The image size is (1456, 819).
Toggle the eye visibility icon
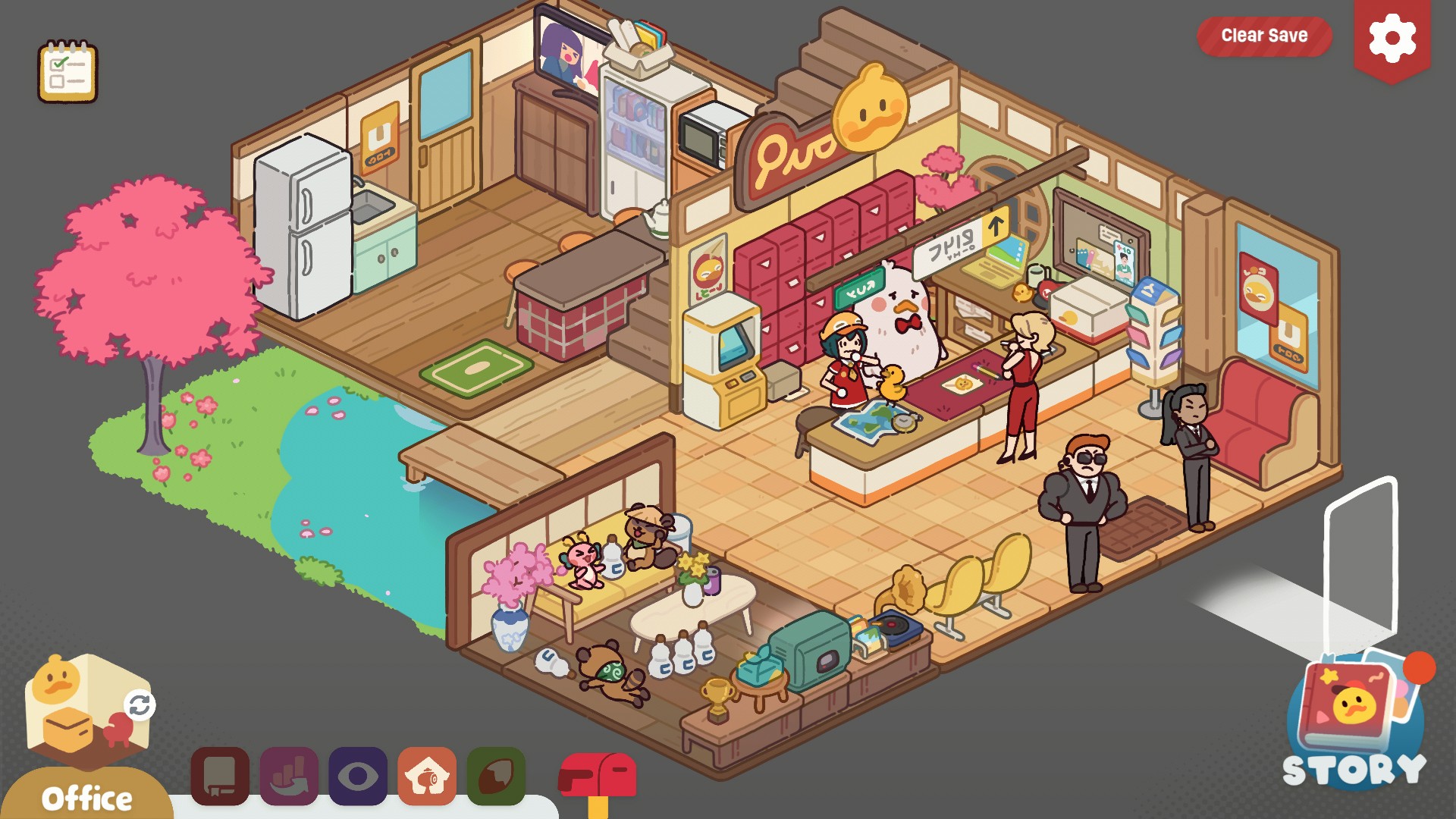tap(358, 776)
